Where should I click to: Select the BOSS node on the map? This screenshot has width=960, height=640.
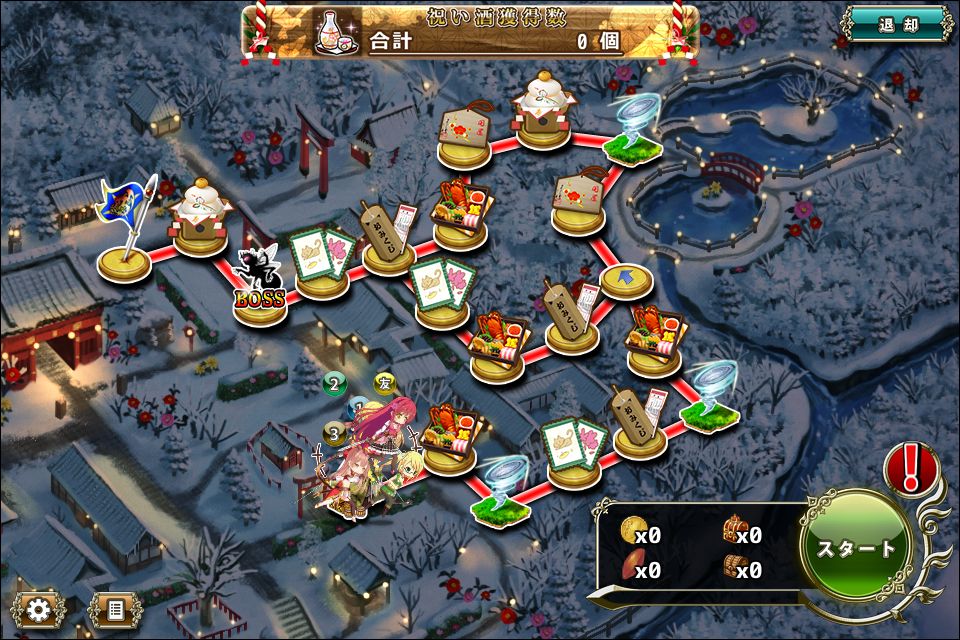260,290
